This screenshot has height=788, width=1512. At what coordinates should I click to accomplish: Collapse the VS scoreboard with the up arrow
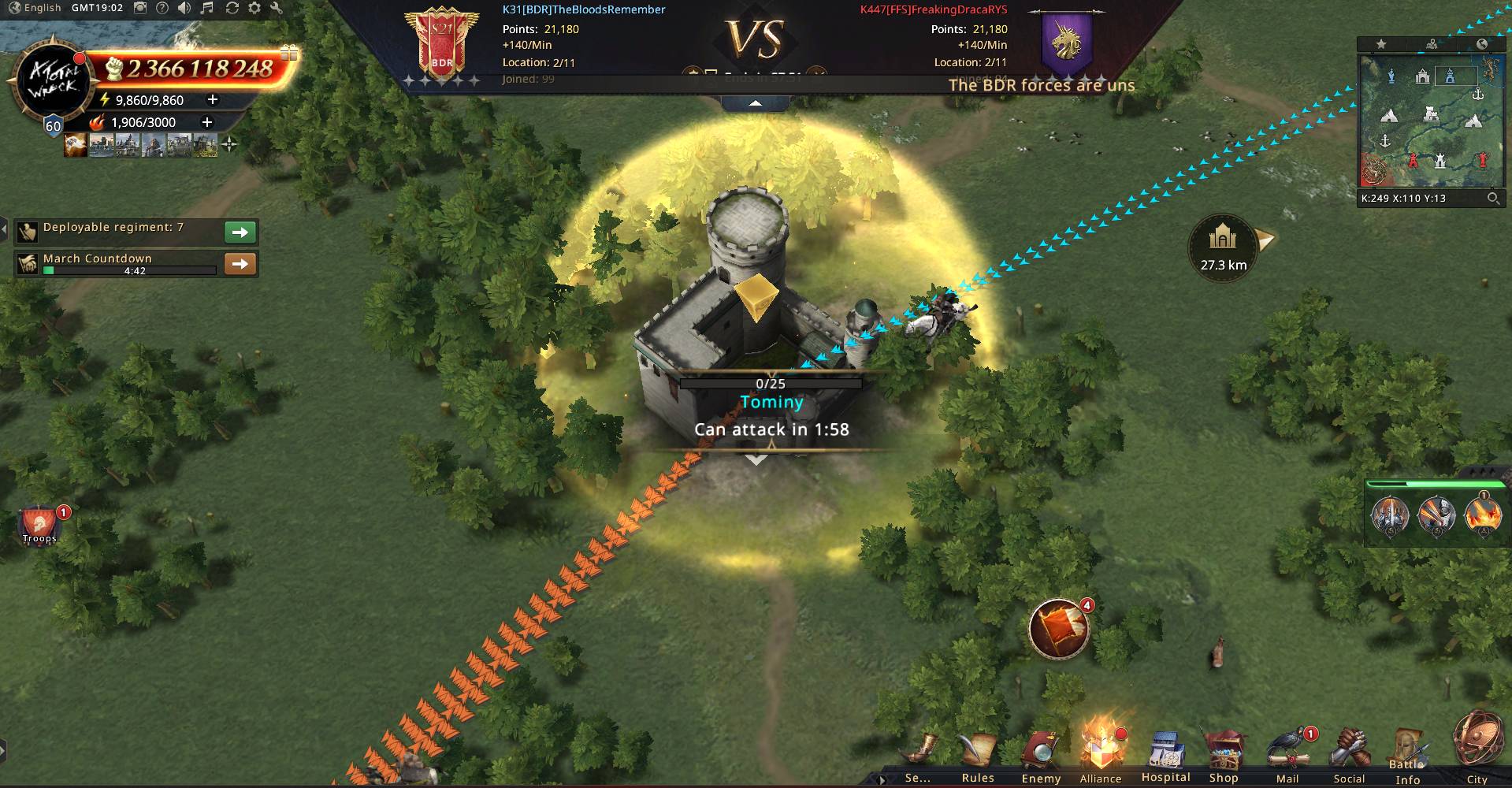click(755, 103)
